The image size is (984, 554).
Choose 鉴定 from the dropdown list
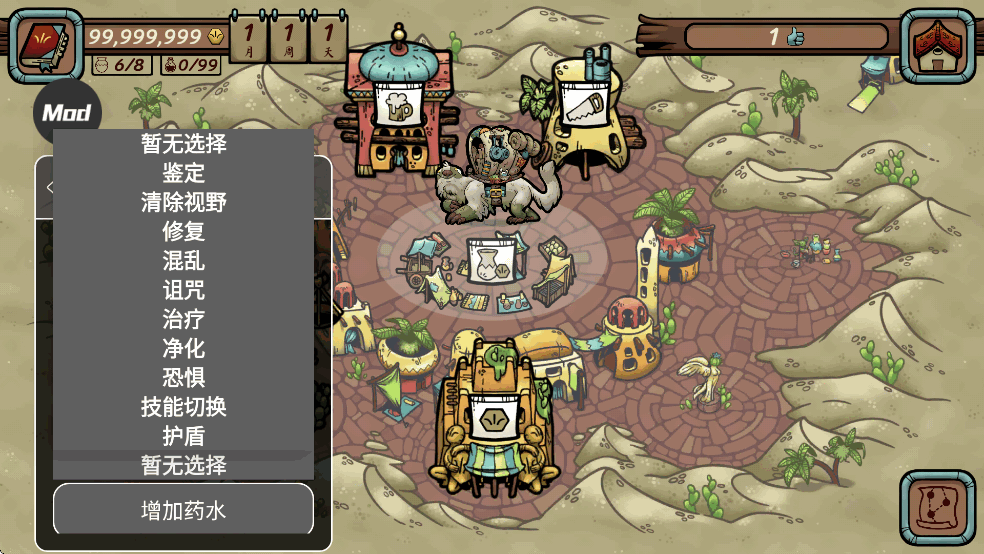[x=183, y=173]
